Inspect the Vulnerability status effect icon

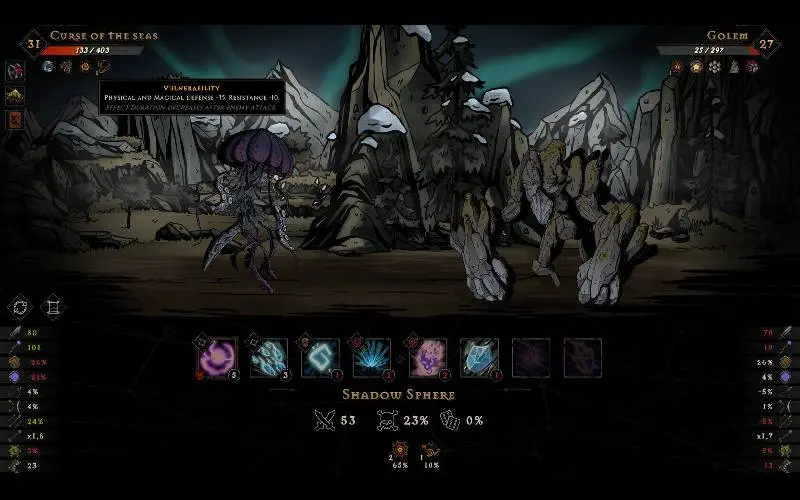[x=103, y=67]
